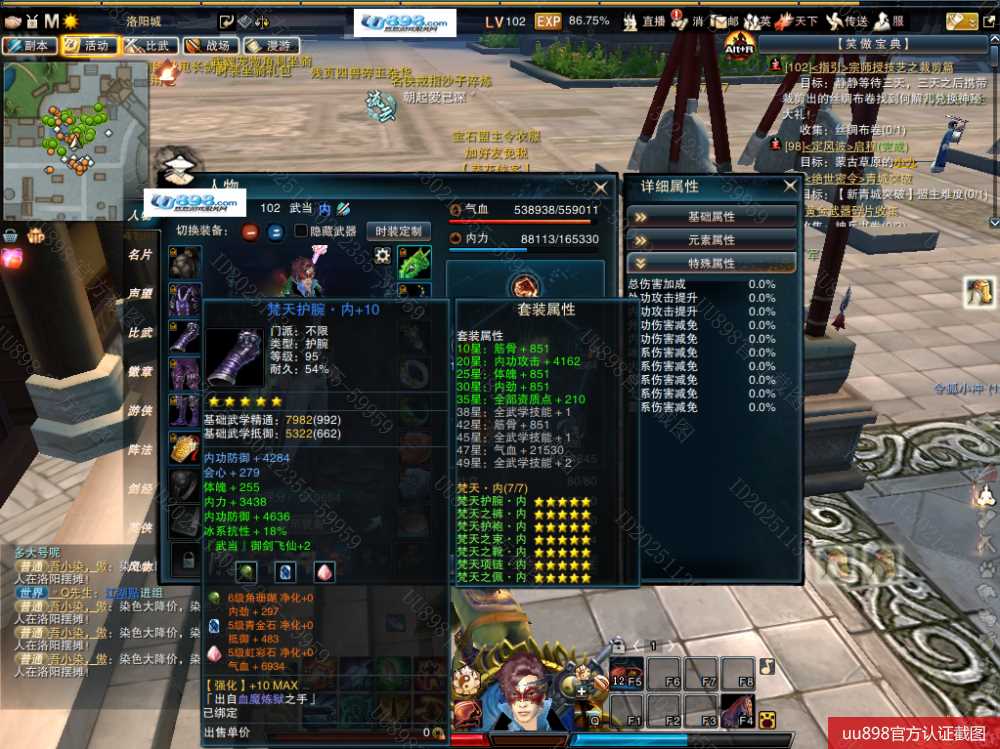Select the green weapon equipment slot
1000x749 pixels.
tap(414, 262)
